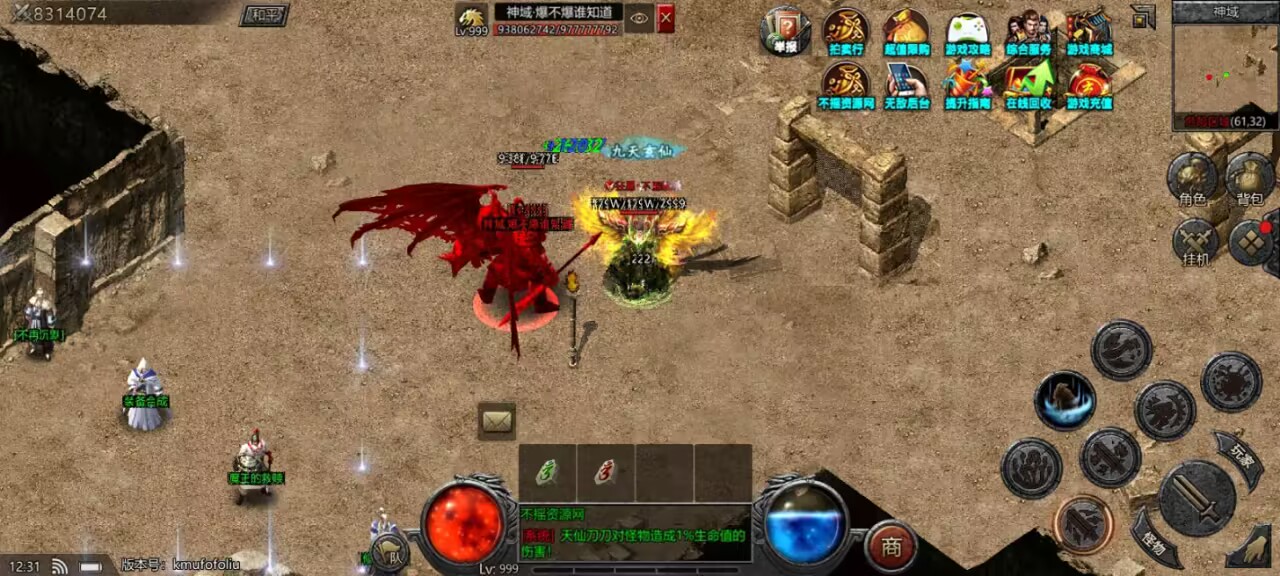Open the 拍卖行 auction house
The image size is (1280, 576).
(846, 30)
